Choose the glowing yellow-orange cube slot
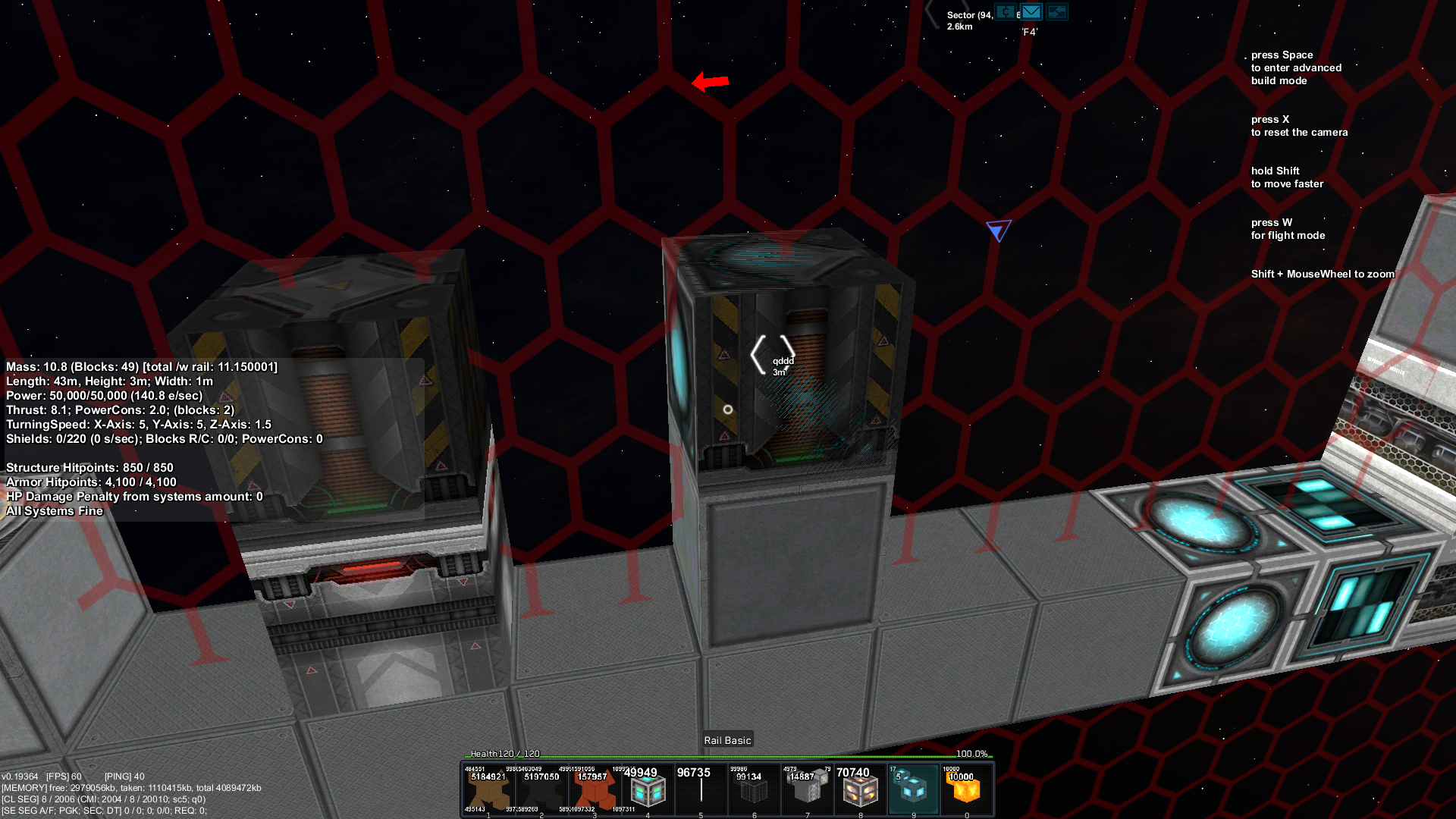The width and height of the screenshot is (1456, 819). point(966,790)
